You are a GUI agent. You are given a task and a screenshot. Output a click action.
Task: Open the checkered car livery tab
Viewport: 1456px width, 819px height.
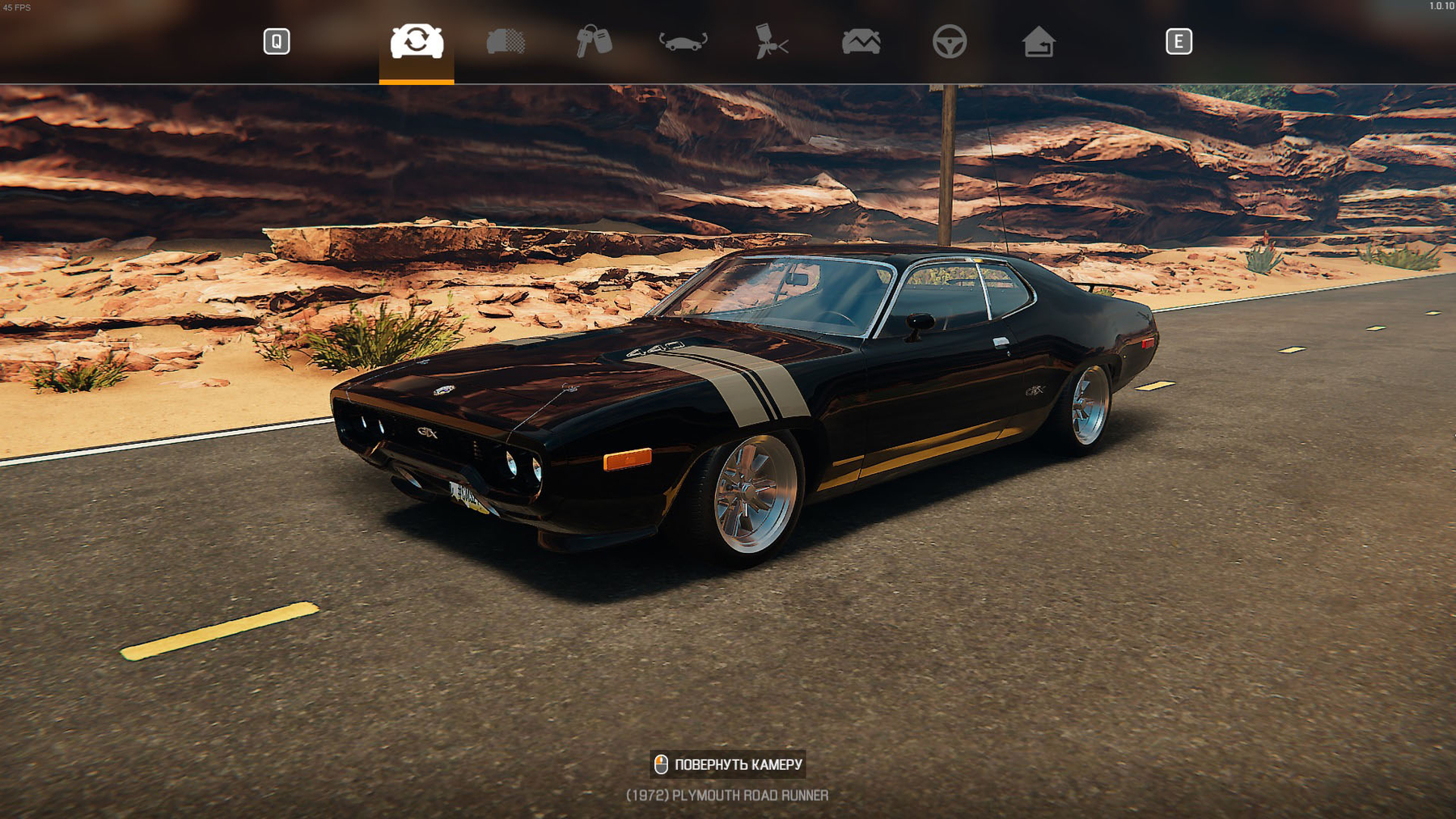[506, 41]
